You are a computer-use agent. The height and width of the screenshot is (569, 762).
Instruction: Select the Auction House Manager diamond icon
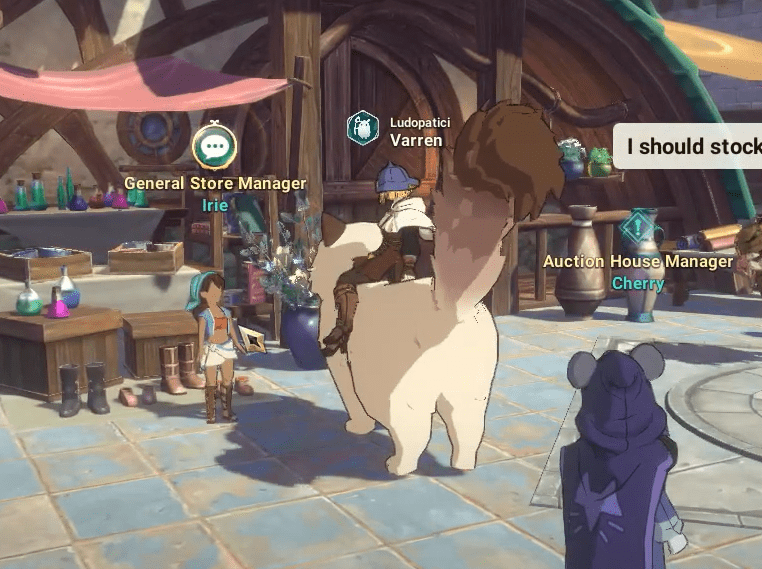(x=636, y=229)
